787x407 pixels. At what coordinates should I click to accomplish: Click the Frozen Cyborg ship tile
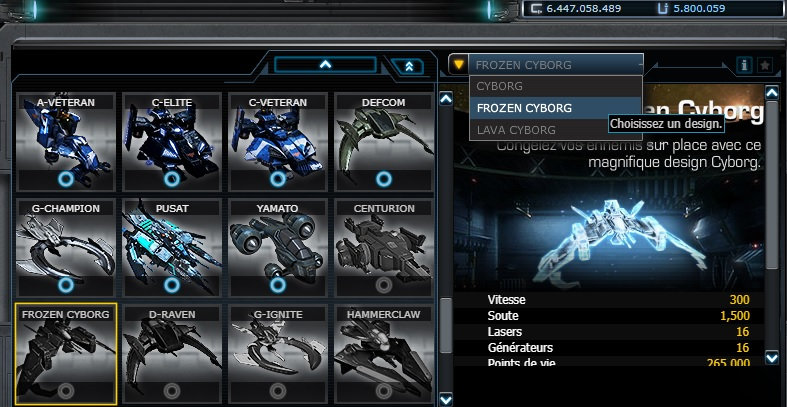point(66,354)
